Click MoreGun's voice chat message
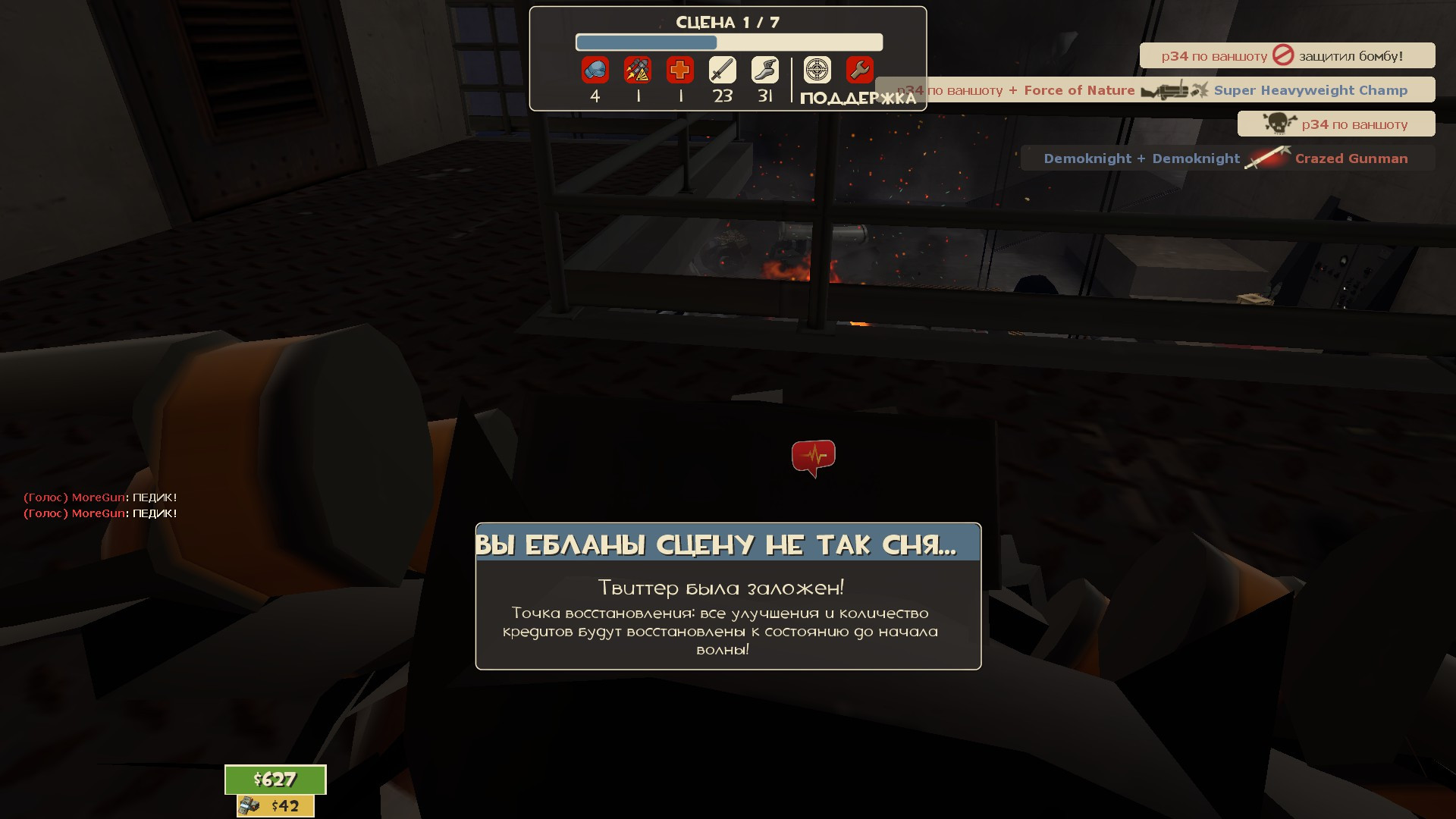This screenshot has width=1456, height=819. pyautogui.click(x=100, y=500)
